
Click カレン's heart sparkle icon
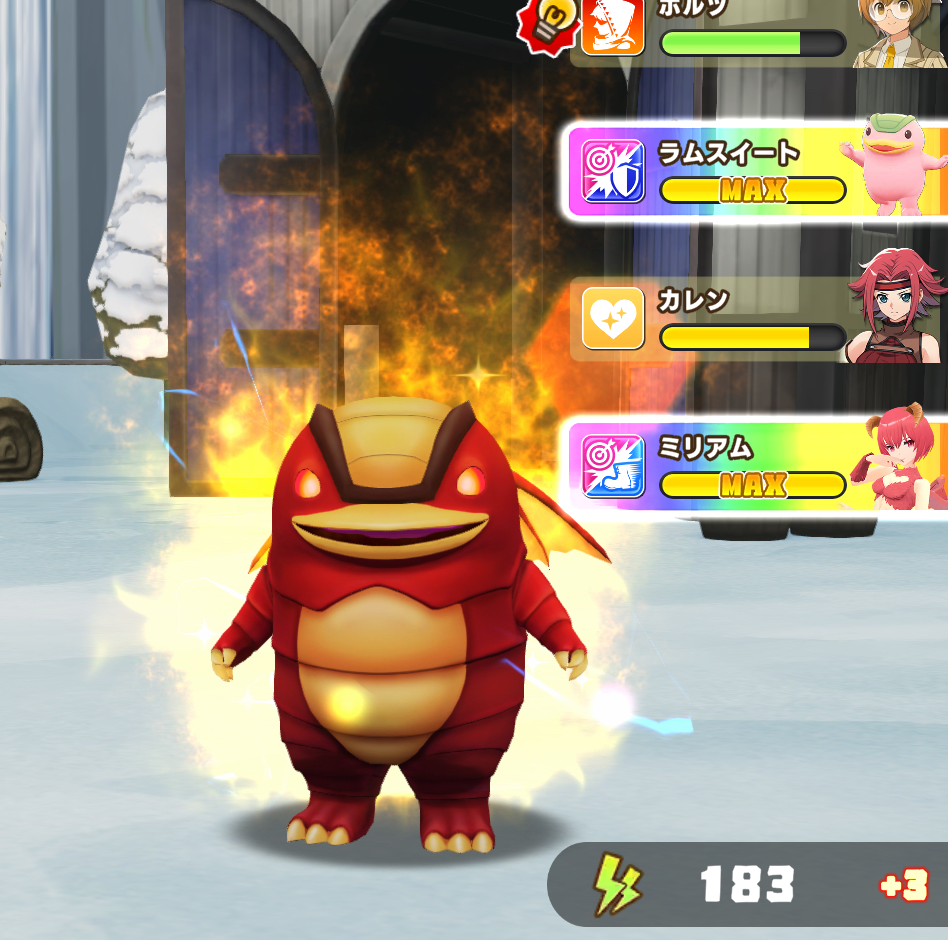(612, 319)
